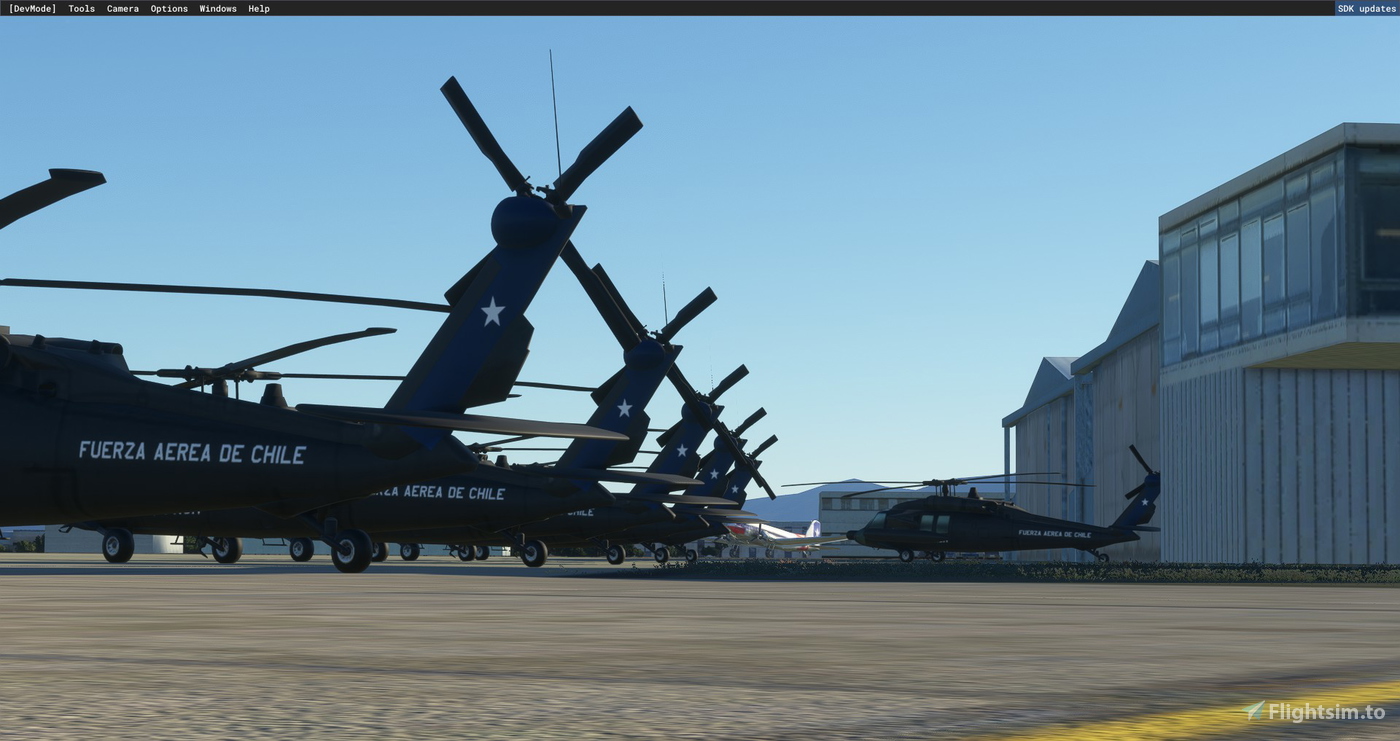The width and height of the screenshot is (1400, 741).
Task: Click the white star on the helicopter tail
Action: point(492,310)
